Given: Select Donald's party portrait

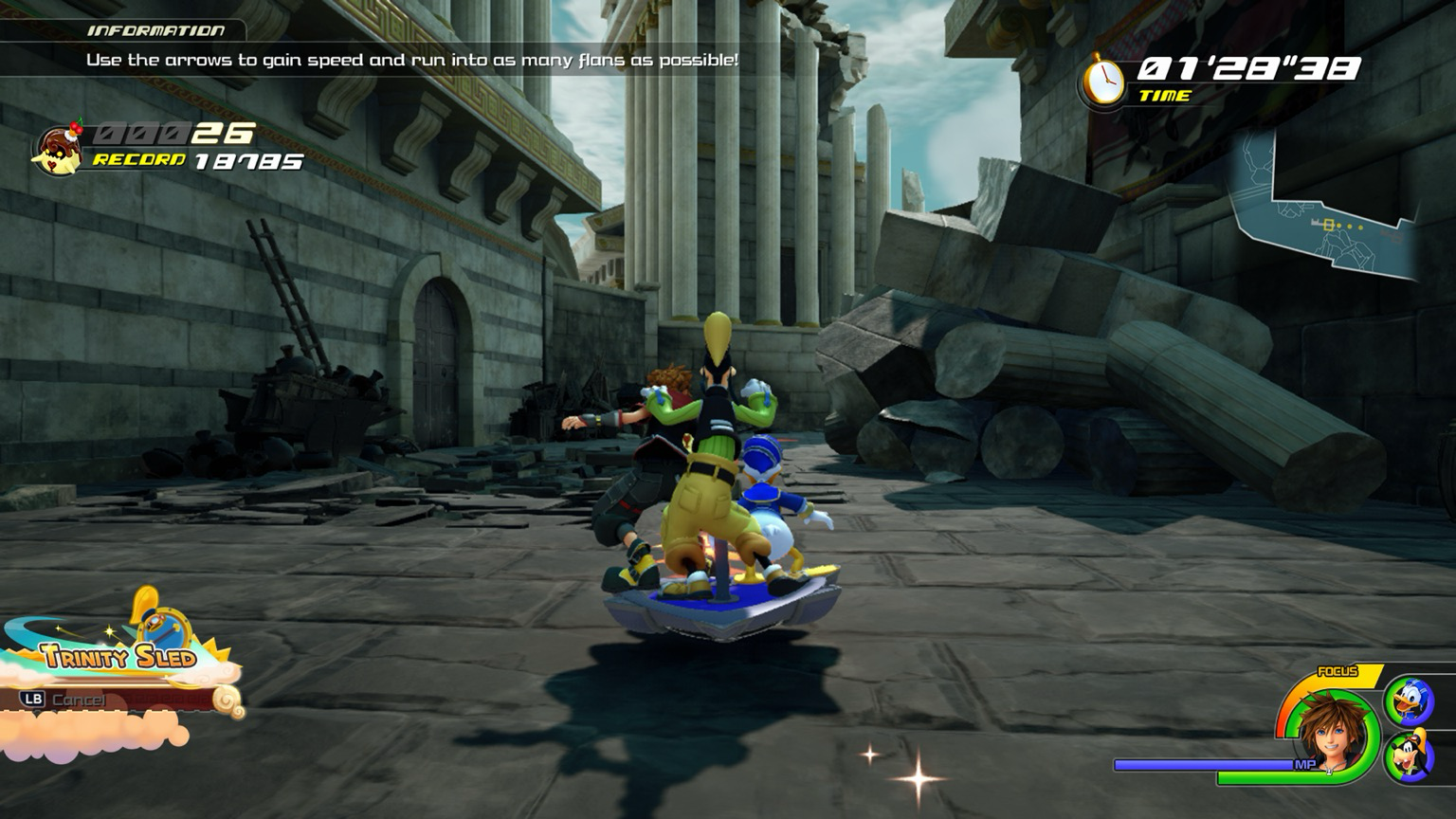Looking at the screenshot, I should [1408, 702].
